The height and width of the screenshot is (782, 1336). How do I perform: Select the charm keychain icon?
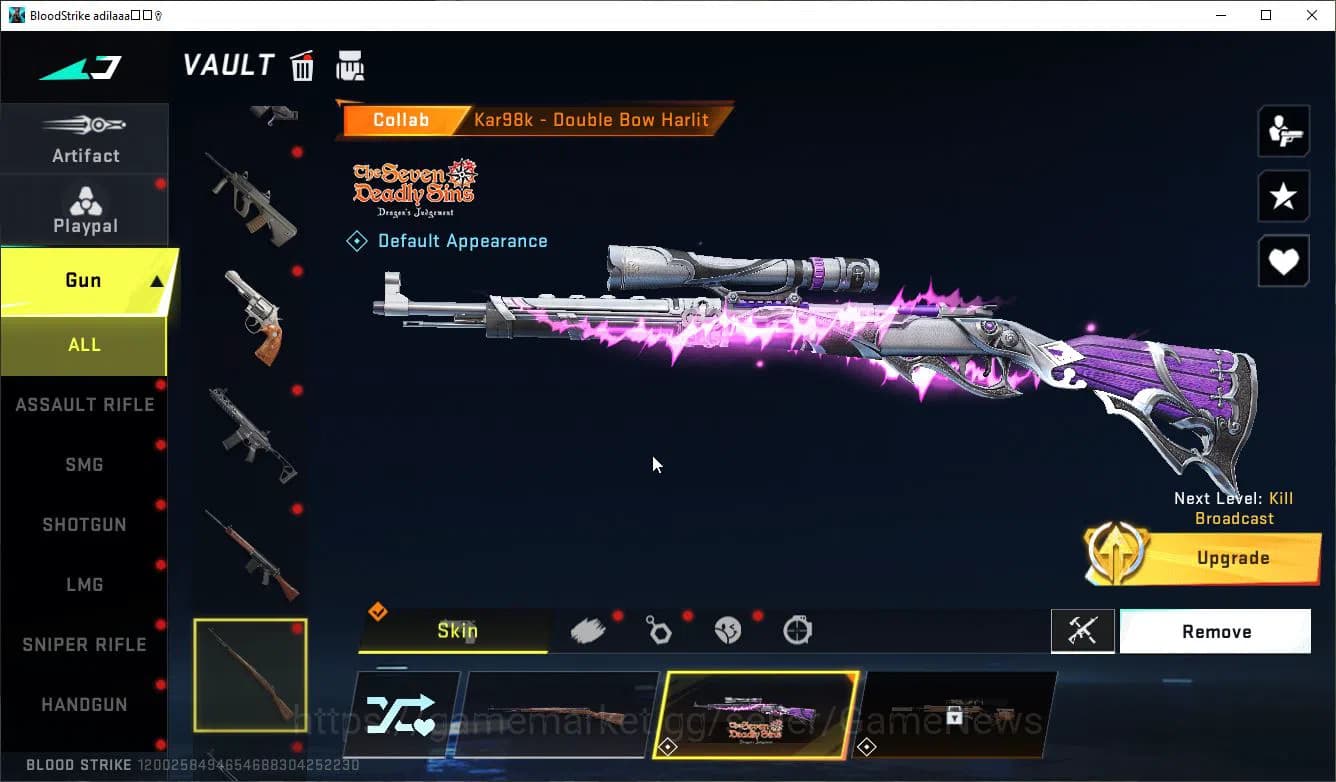[x=658, y=630]
